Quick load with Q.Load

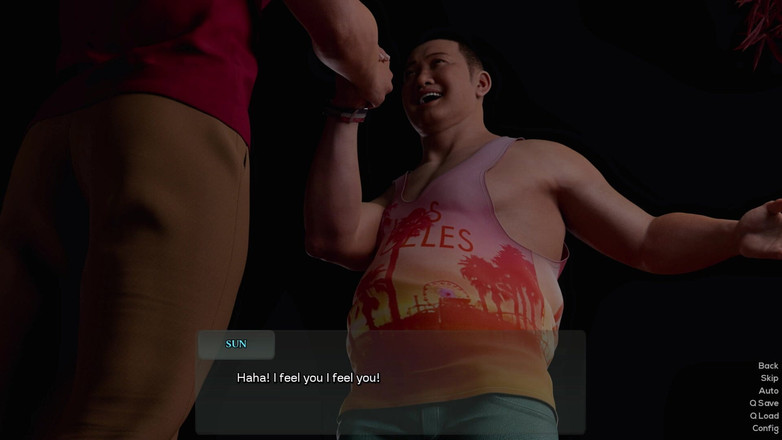tap(764, 416)
